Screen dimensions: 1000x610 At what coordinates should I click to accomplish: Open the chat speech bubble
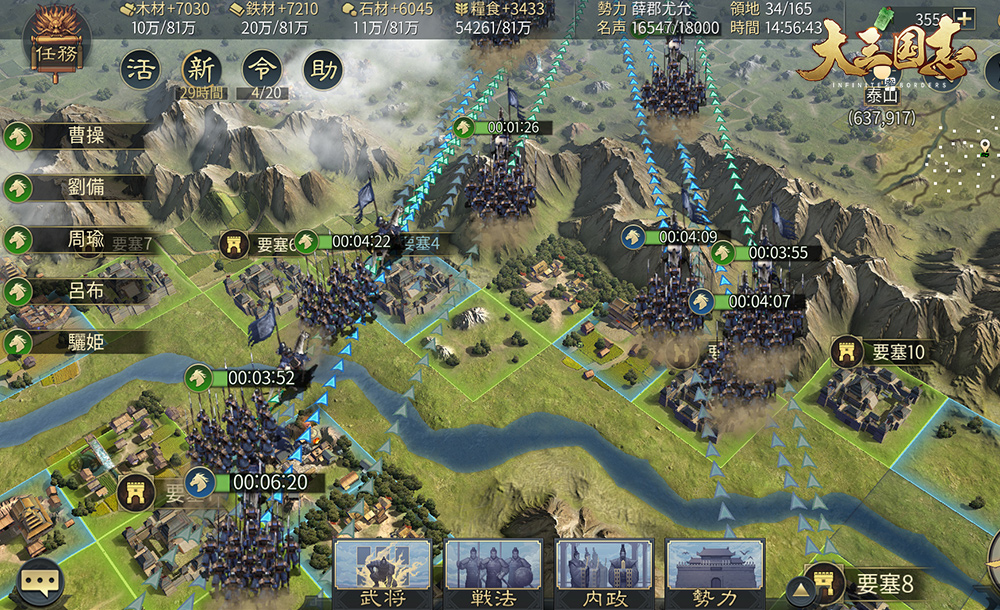42,581
